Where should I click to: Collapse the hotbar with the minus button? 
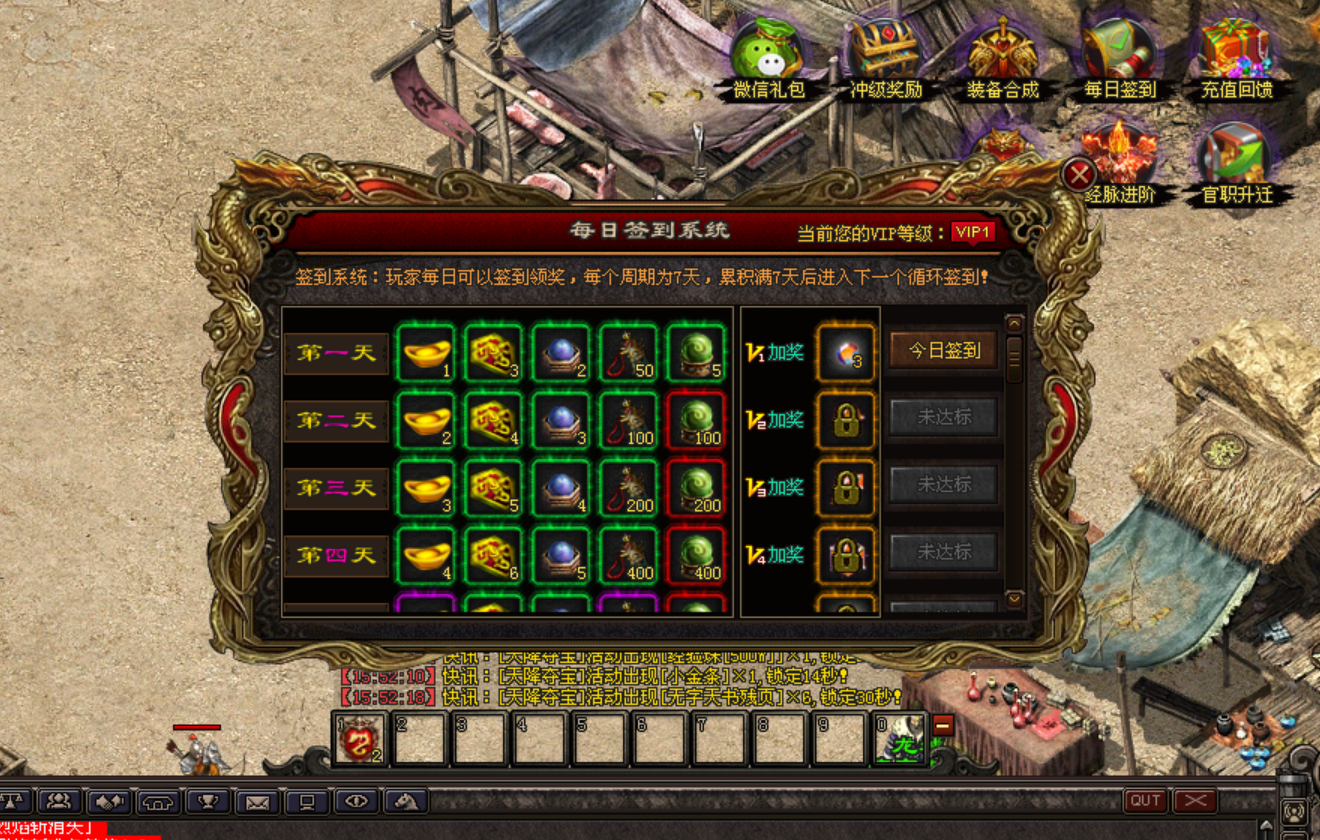click(943, 726)
